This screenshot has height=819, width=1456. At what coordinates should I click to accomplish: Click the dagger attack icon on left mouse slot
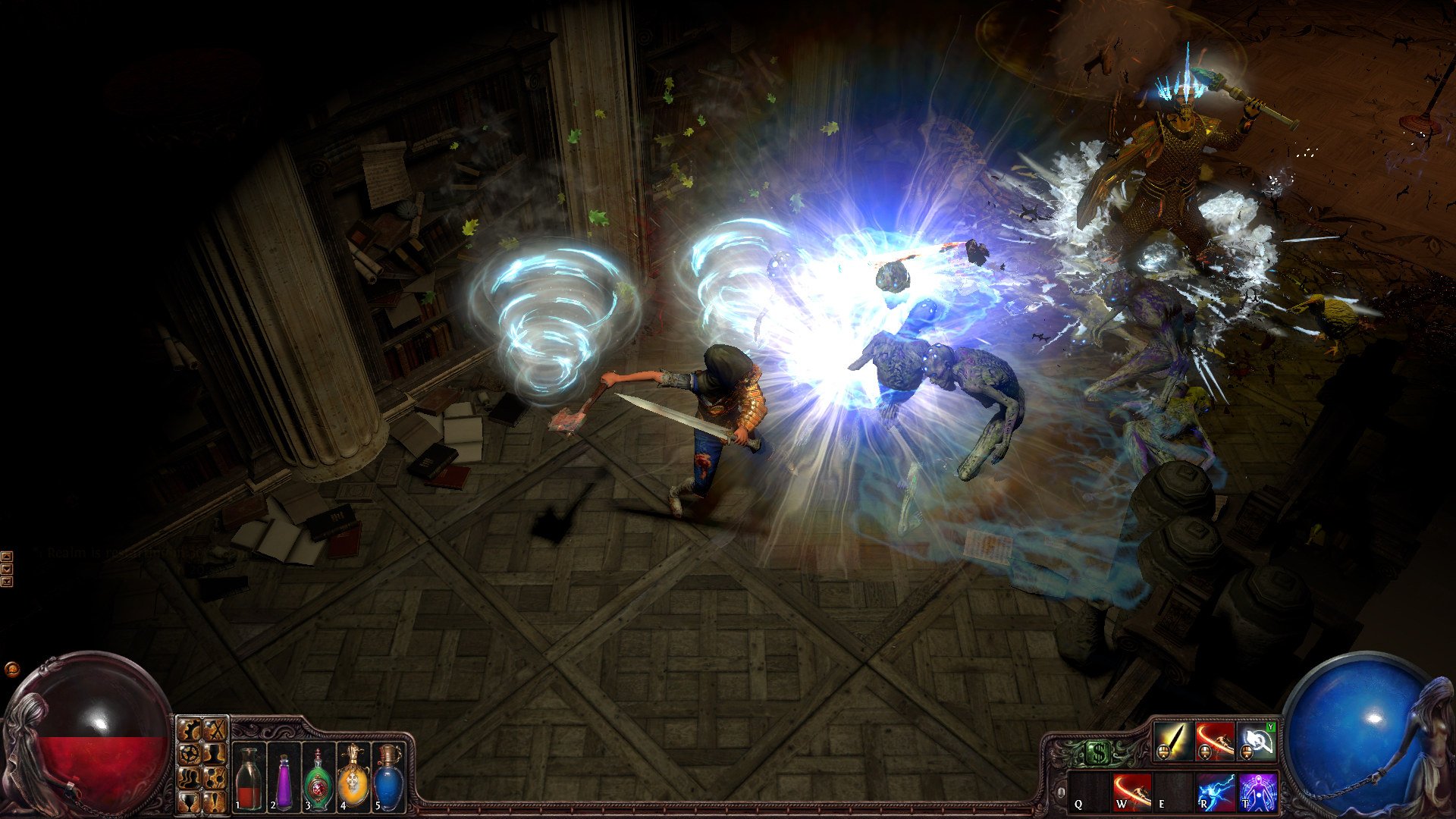tap(1173, 741)
